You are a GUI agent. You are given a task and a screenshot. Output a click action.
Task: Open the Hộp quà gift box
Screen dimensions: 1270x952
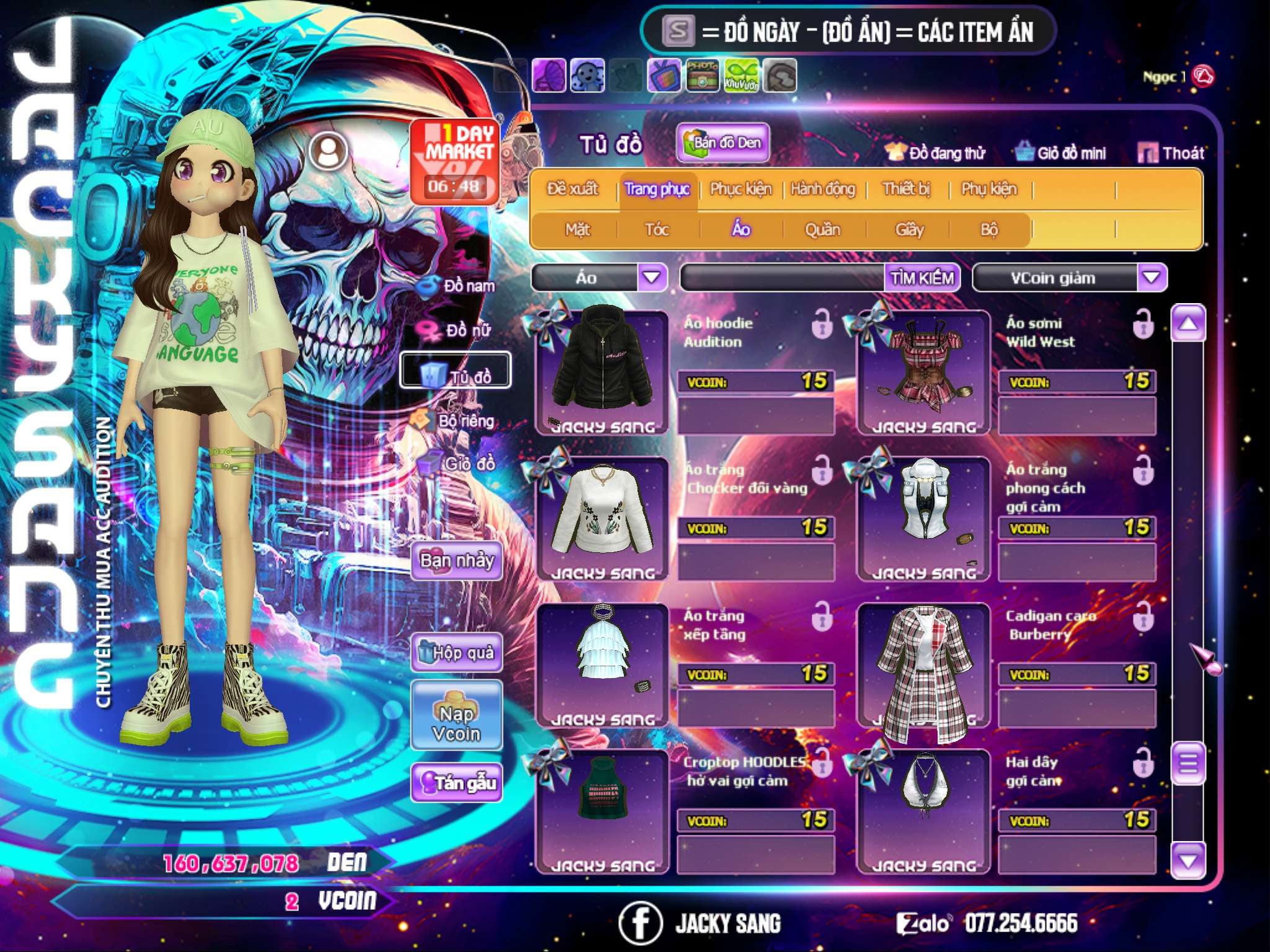click(456, 653)
